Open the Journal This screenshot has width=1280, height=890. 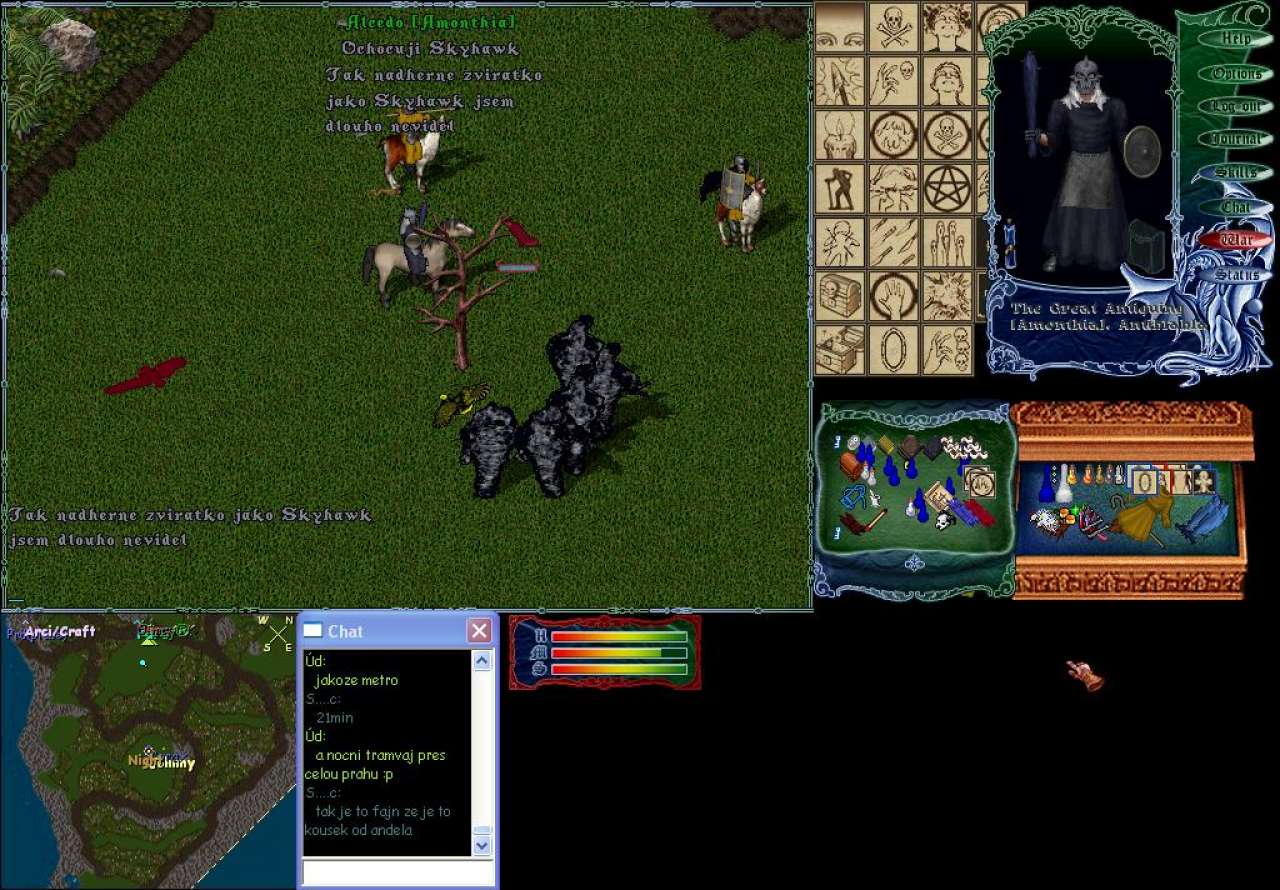pos(1236,139)
